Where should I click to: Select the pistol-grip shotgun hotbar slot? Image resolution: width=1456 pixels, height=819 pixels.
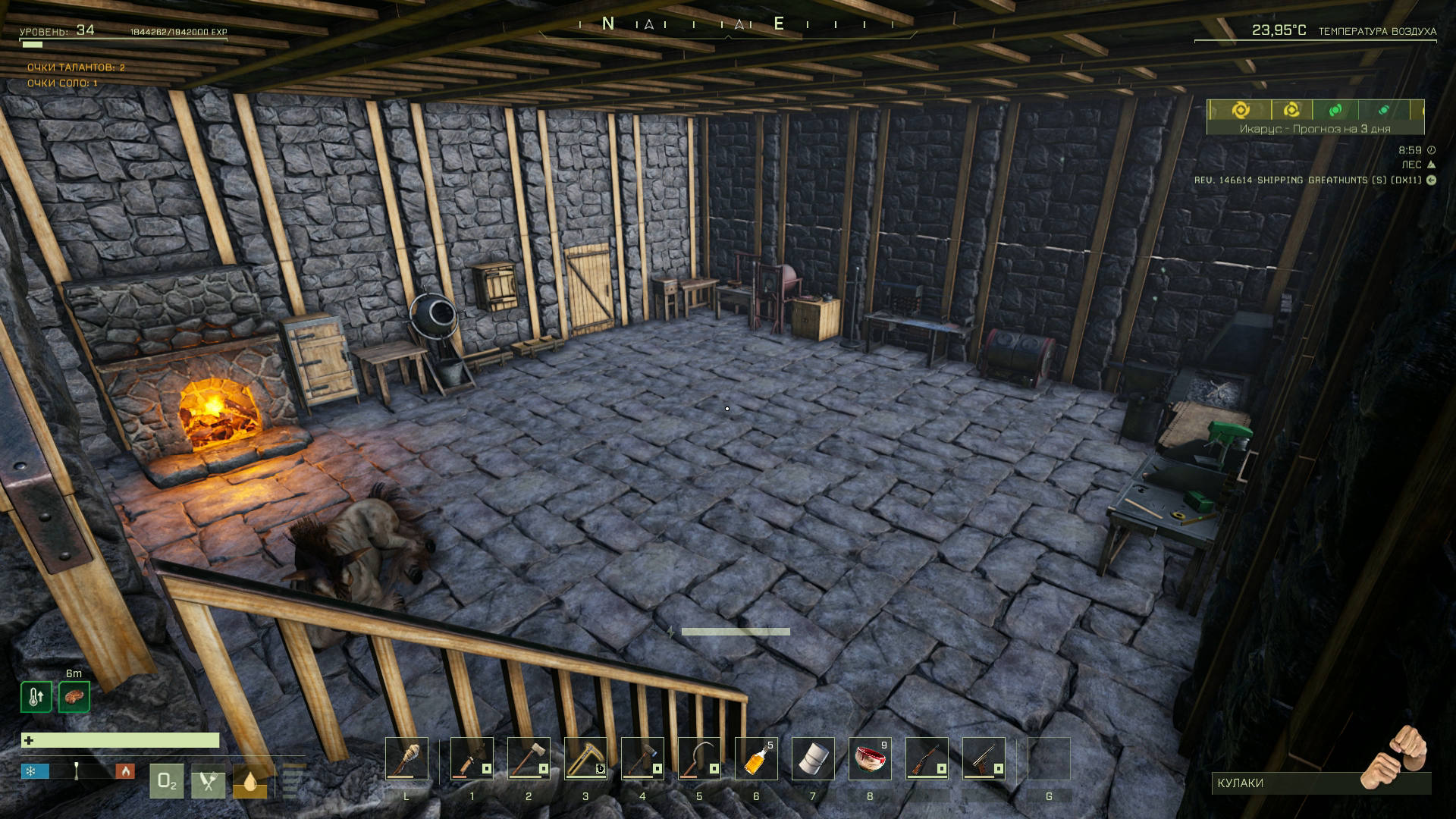pos(984,758)
